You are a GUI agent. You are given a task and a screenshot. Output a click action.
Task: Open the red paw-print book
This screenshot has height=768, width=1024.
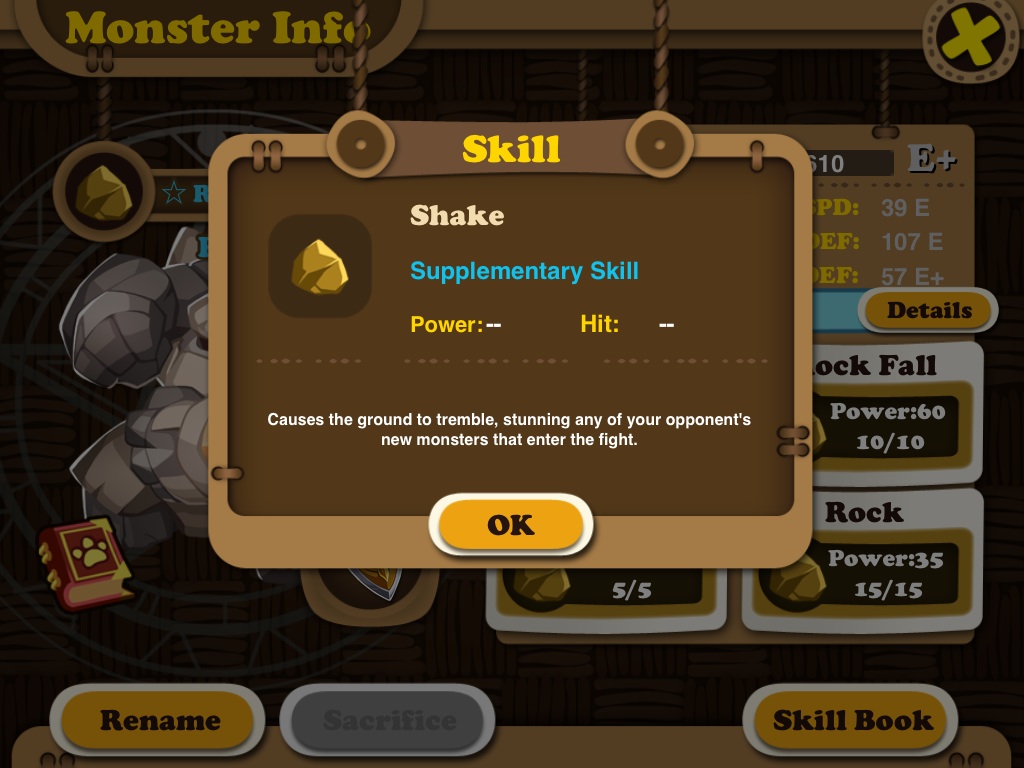(87, 562)
